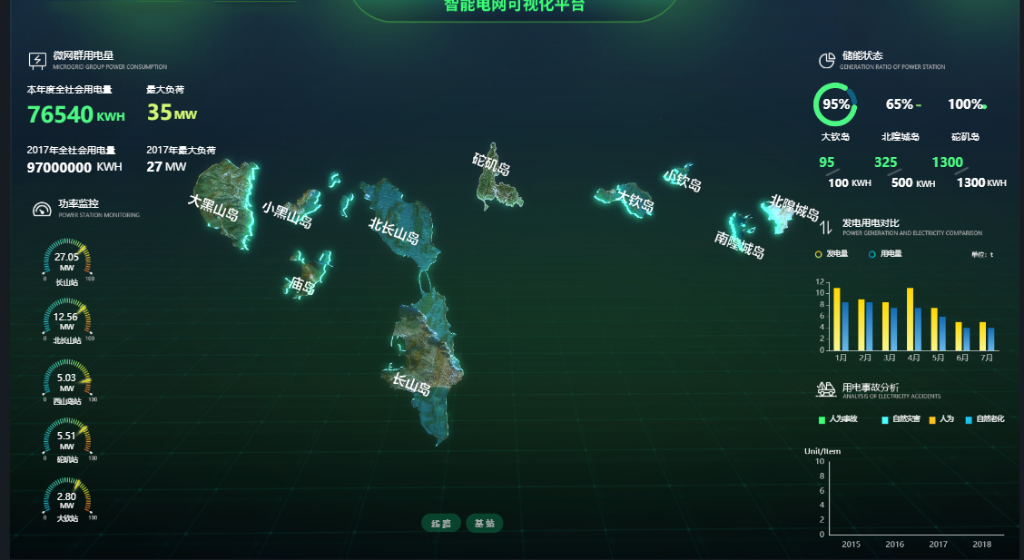Screen dimensions: 1024x560
Task: Select the 南隍城岛 map label
Action: click(x=740, y=244)
